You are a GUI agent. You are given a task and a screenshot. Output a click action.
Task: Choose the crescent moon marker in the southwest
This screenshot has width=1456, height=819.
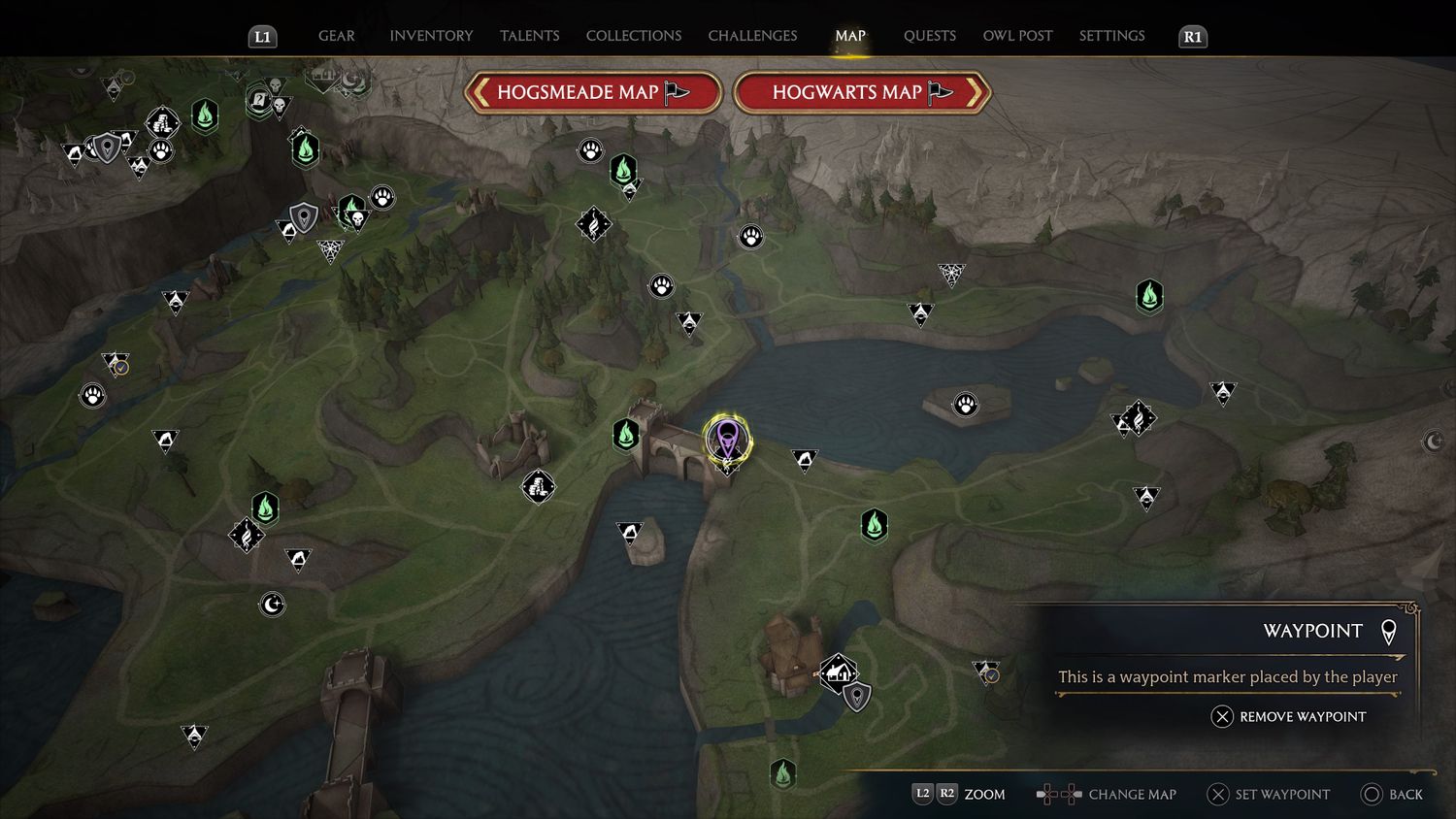point(273,605)
